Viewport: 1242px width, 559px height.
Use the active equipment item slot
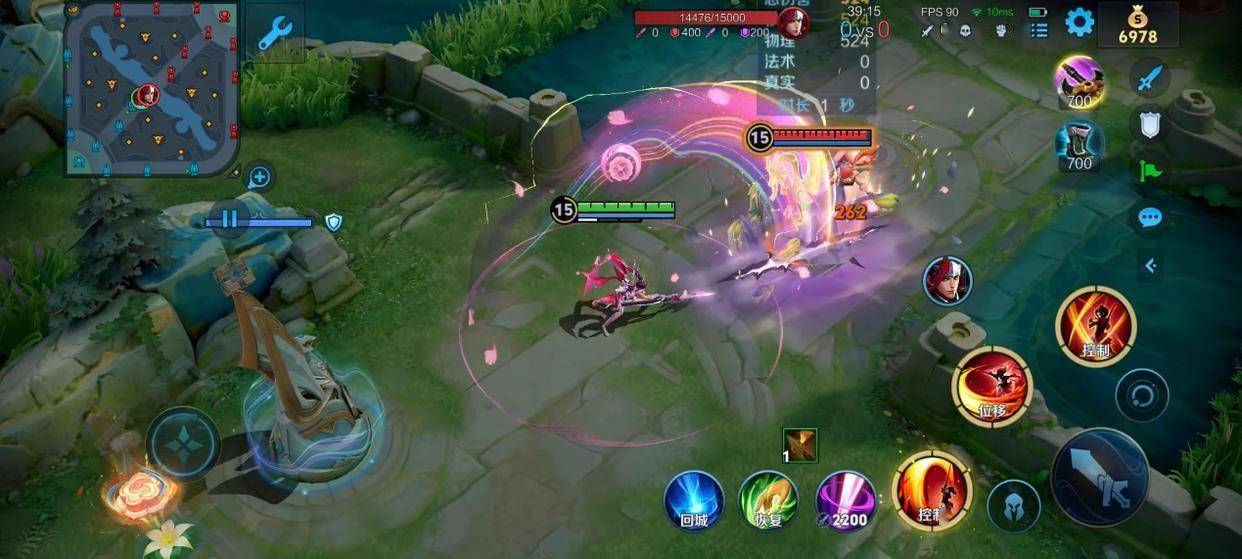coord(800,446)
